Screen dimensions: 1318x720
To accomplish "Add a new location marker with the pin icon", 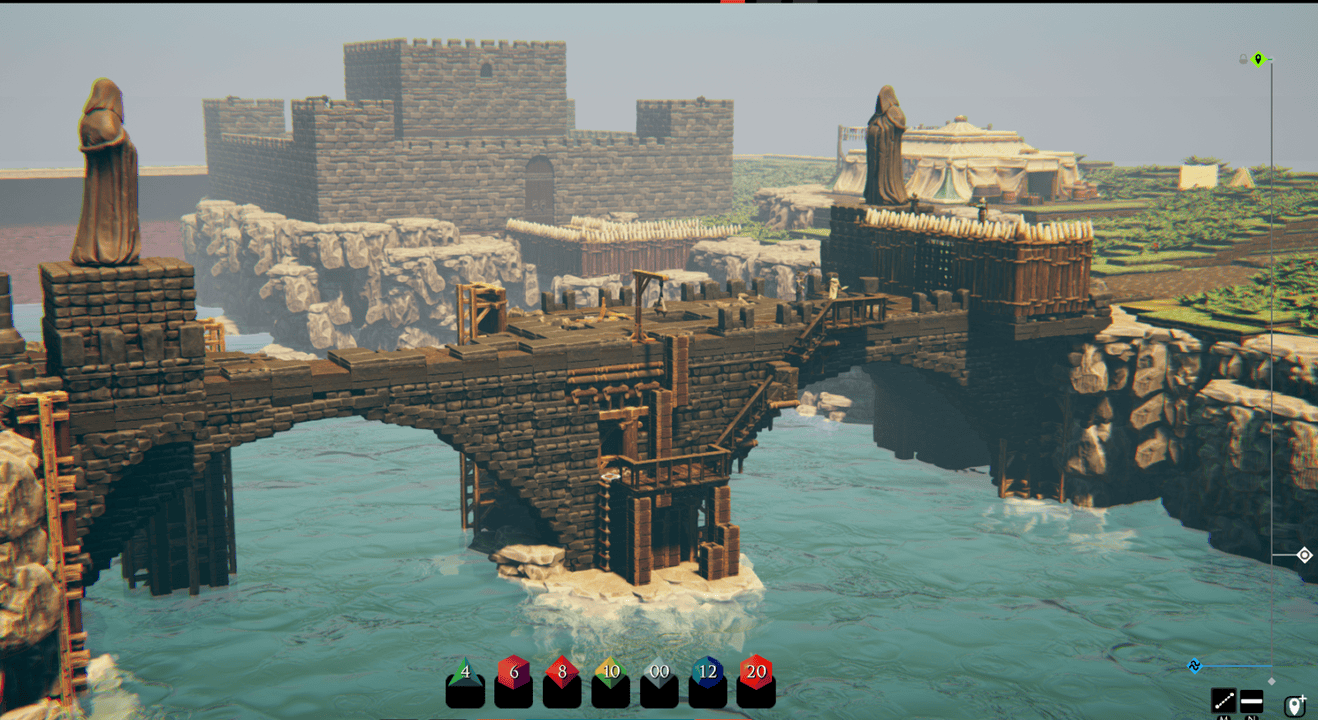I will (x=1295, y=706).
